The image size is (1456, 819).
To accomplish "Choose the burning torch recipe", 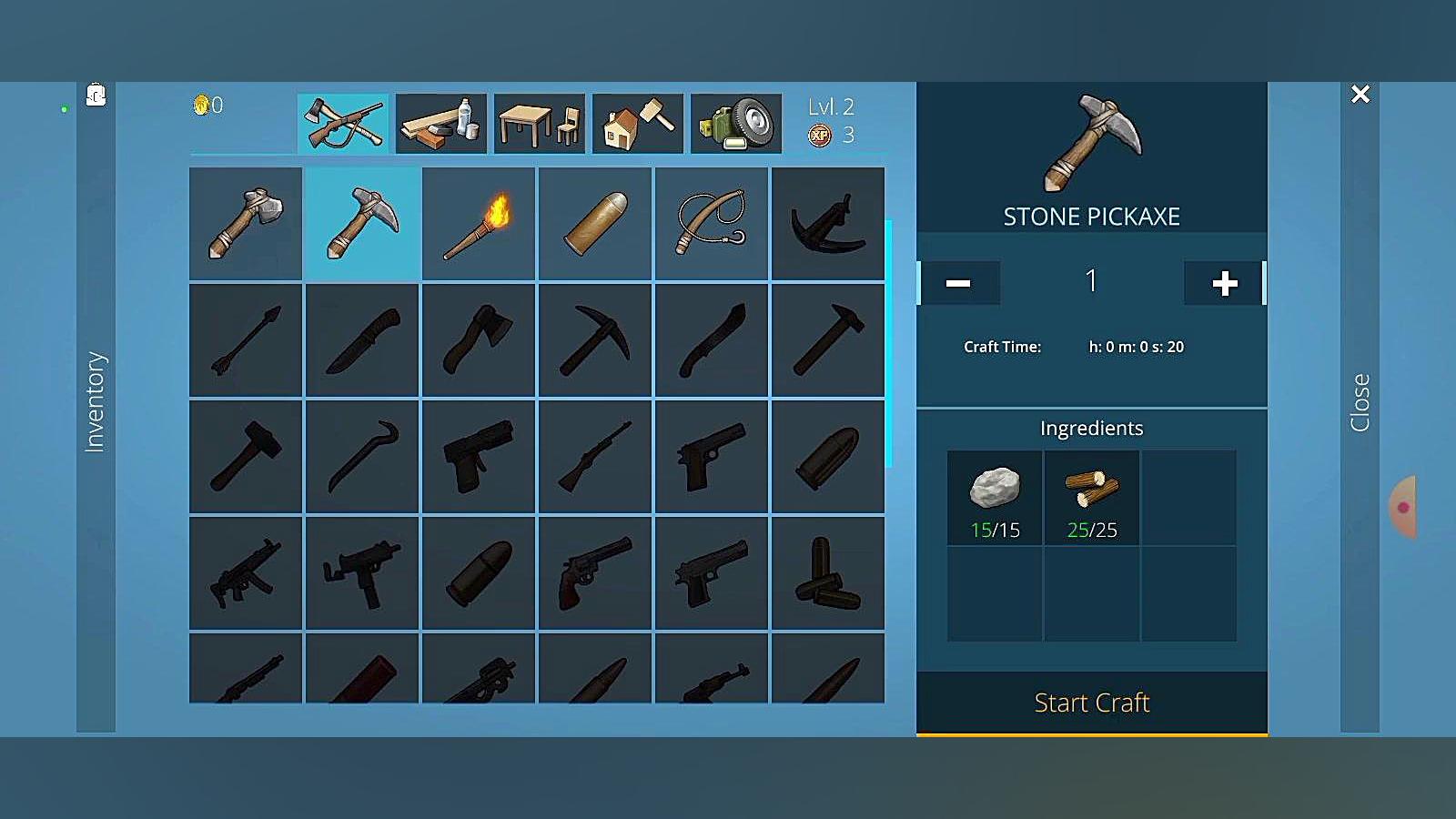I will 479,223.
